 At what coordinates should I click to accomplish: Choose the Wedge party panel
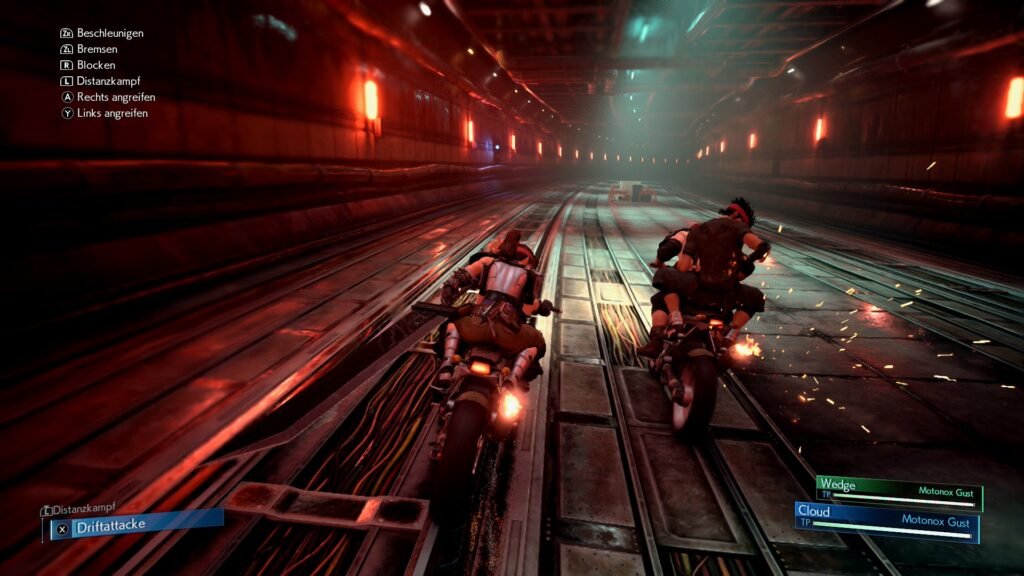[x=898, y=490]
